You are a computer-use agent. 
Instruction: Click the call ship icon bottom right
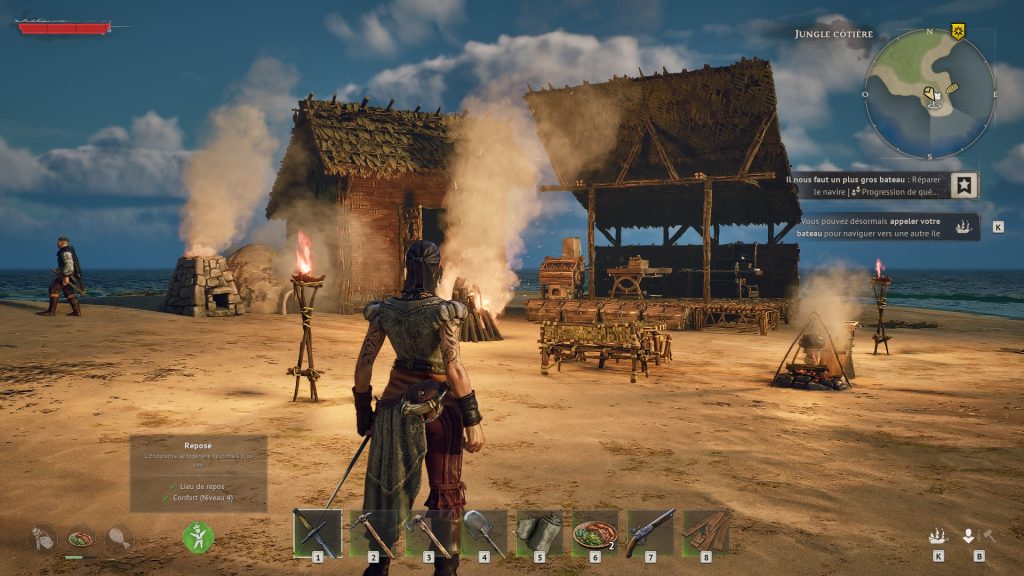pos(937,536)
